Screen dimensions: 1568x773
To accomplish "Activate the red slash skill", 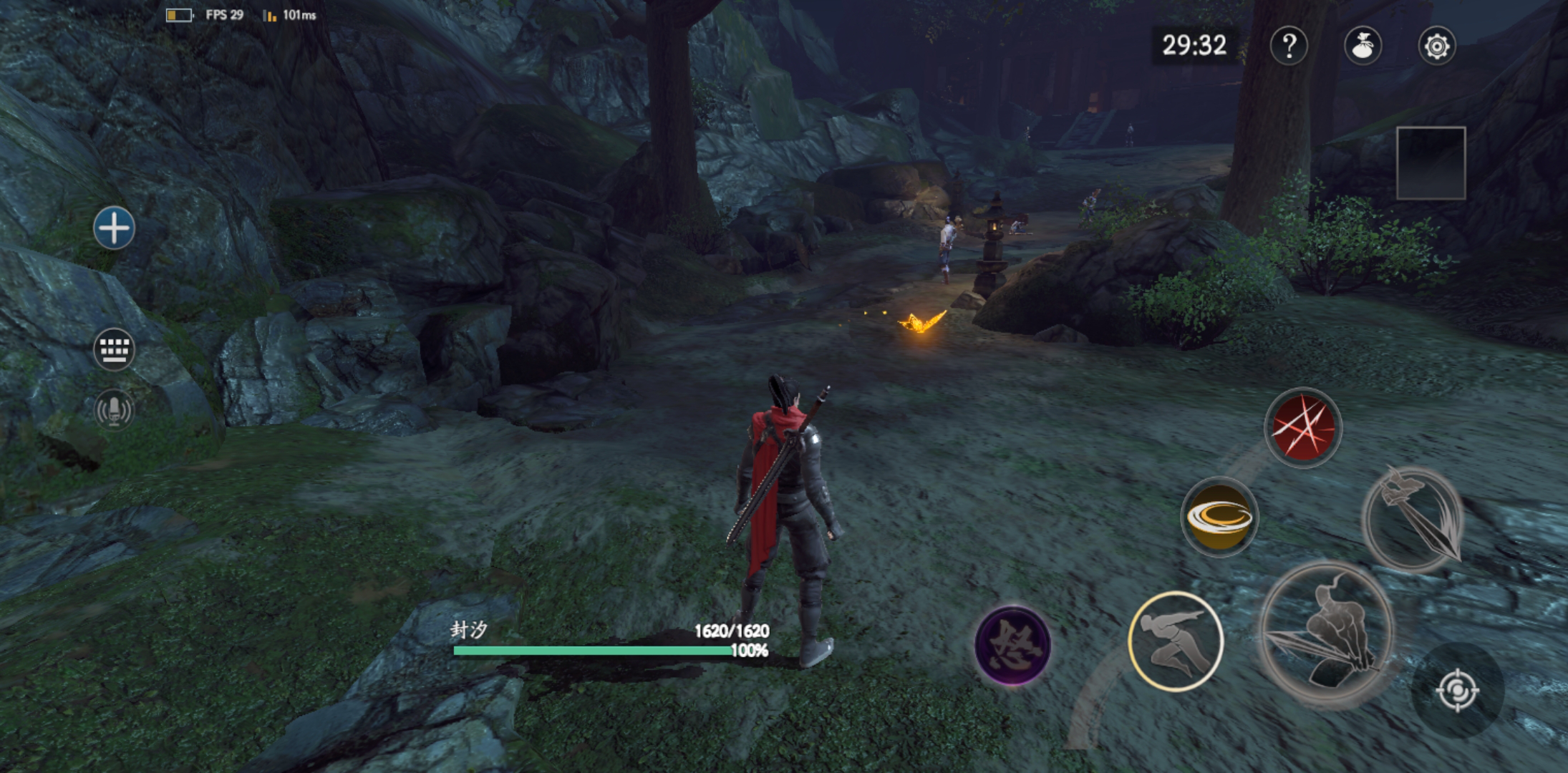I will click(1302, 428).
